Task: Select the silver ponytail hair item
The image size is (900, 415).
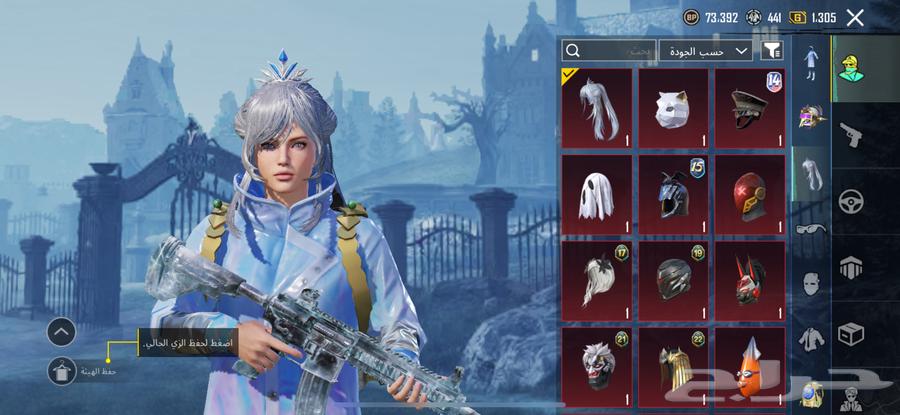Action: coord(597,108)
